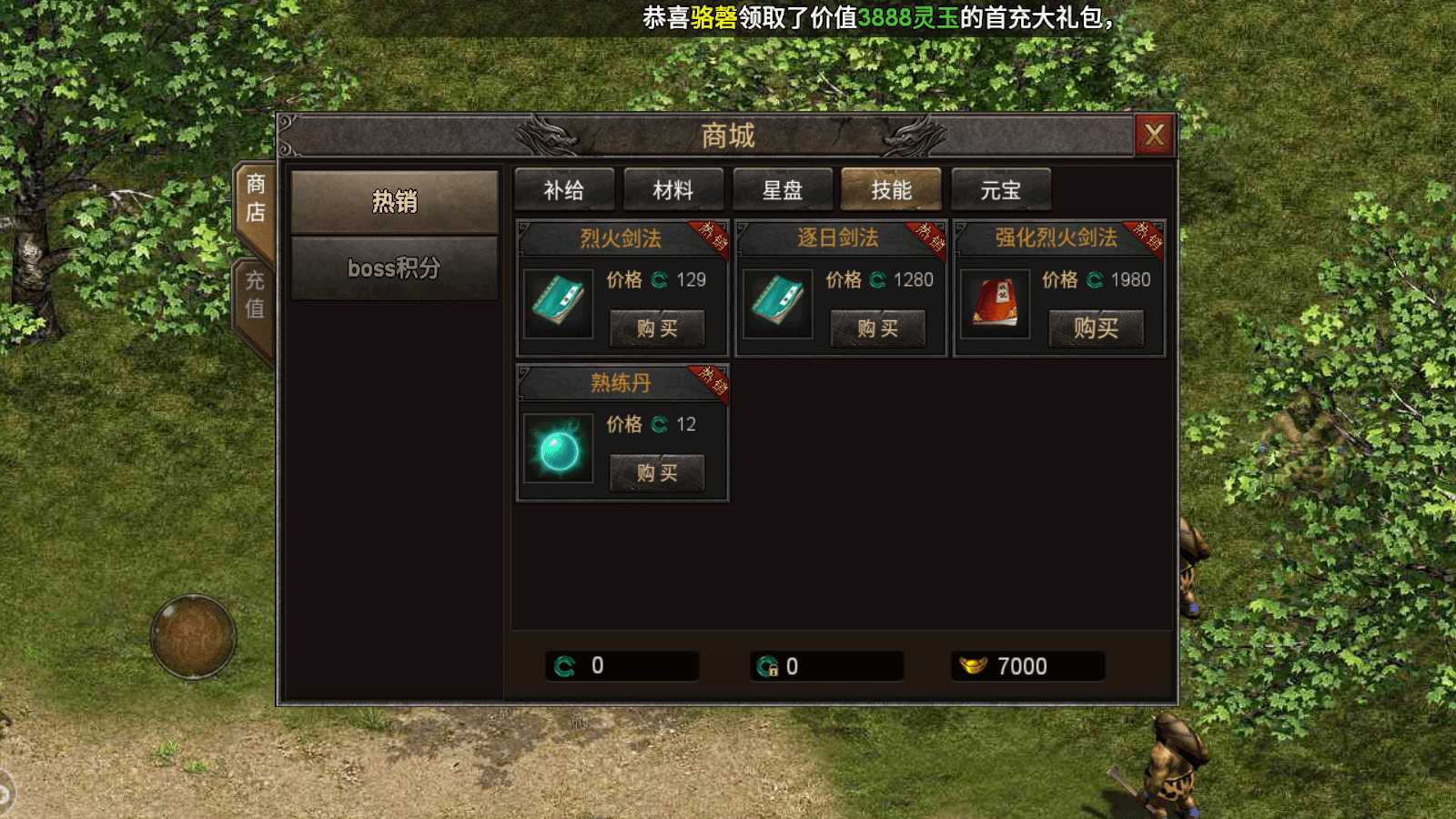Switch to the 补给 tab
The height and width of the screenshot is (819, 1456).
tap(564, 190)
